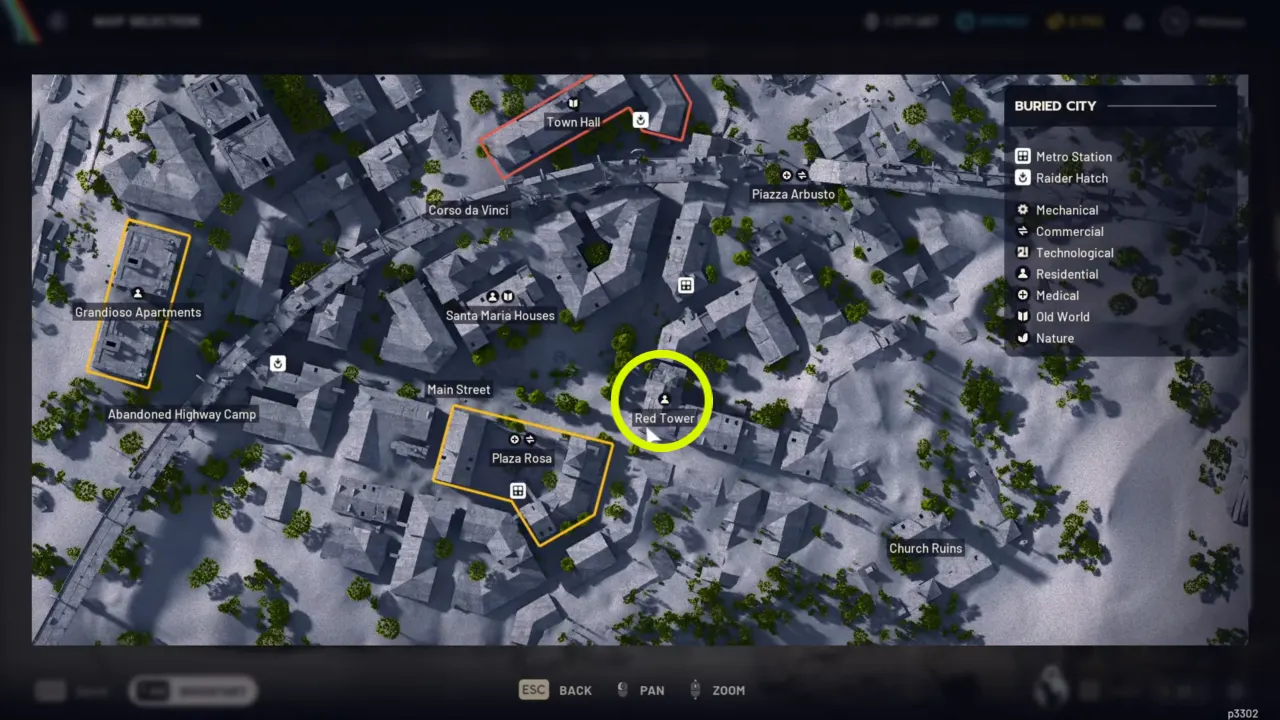Click the Residential icon at Santa Maria Houses
The width and height of the screenshot is (1280, 720).
tap(492, 296)
